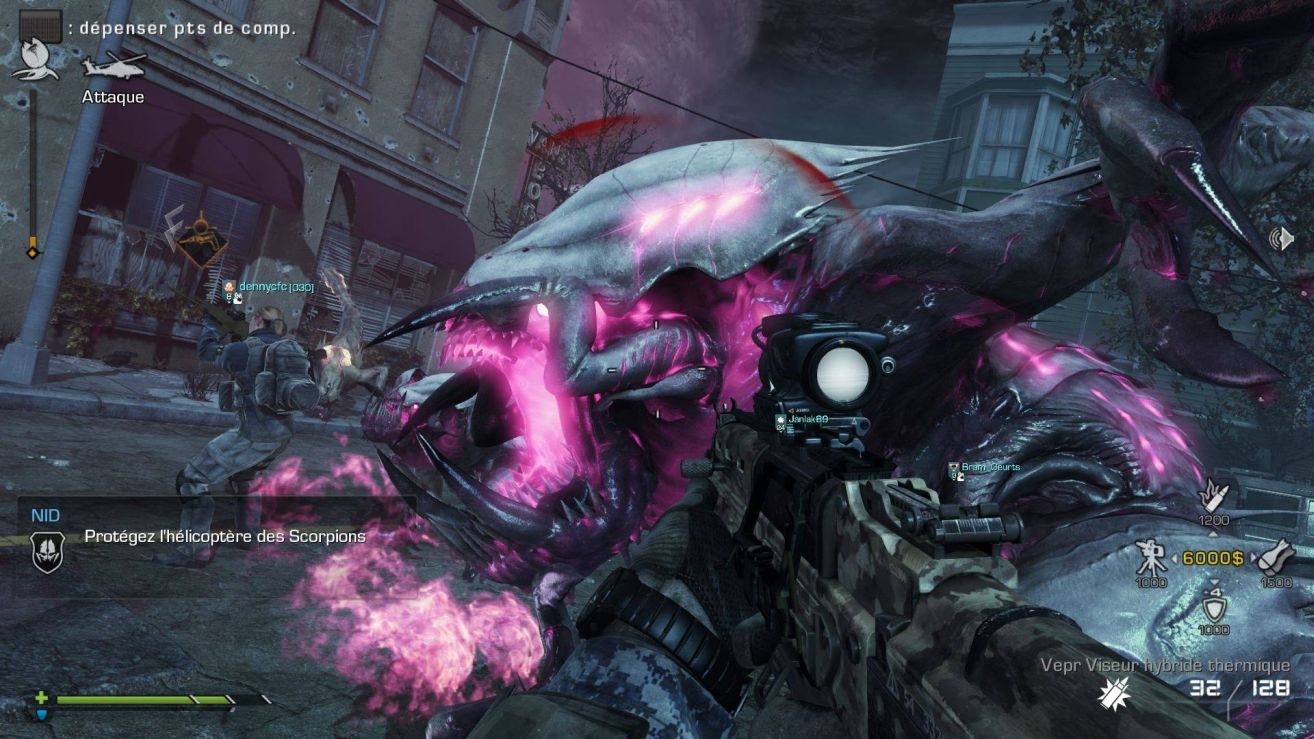This screenshot has width=1314, height=739.
Task: Toggle the speaker sound icon
Action: pos(1281,239)
